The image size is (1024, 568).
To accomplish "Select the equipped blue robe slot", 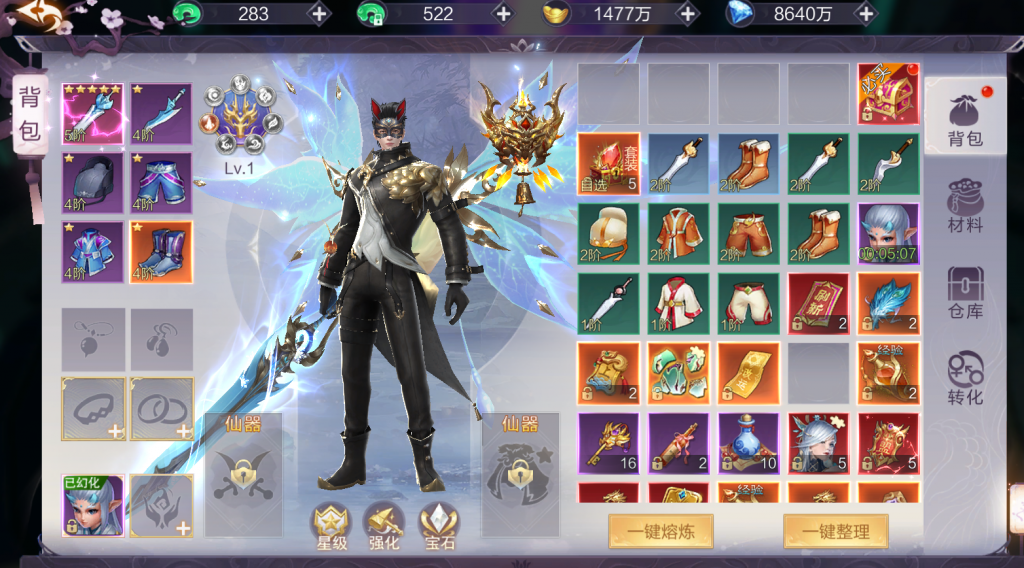I will (93, 252).
